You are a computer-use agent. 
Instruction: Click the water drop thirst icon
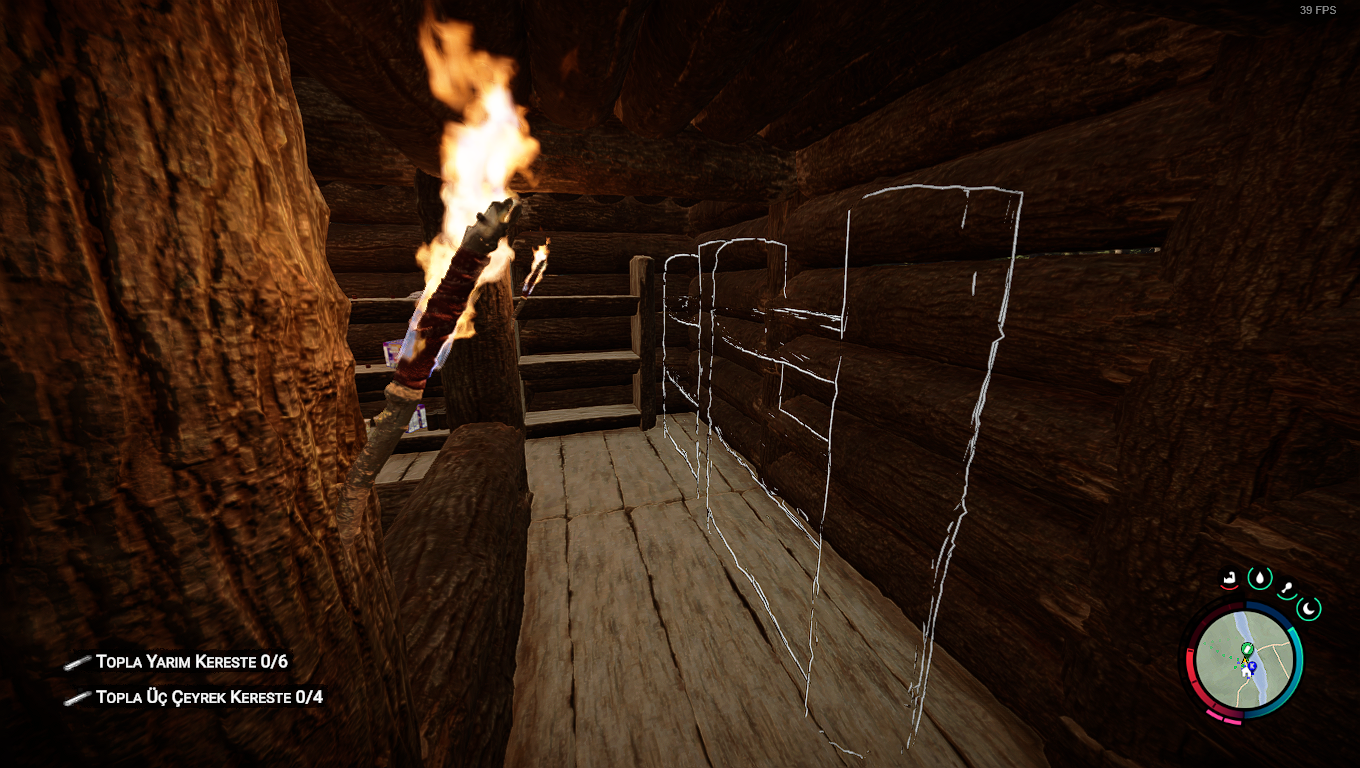[x=1259, y=577]
